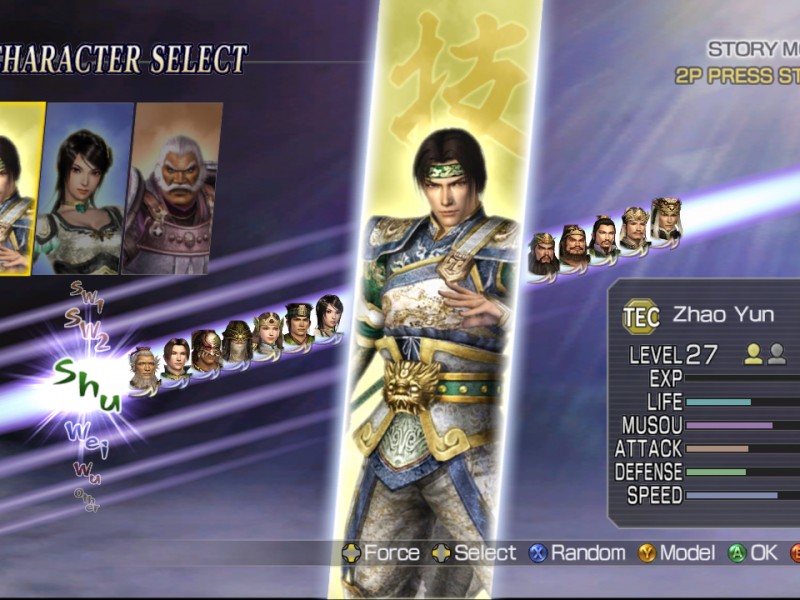Choose the red-masked warrior head icon

206,351
